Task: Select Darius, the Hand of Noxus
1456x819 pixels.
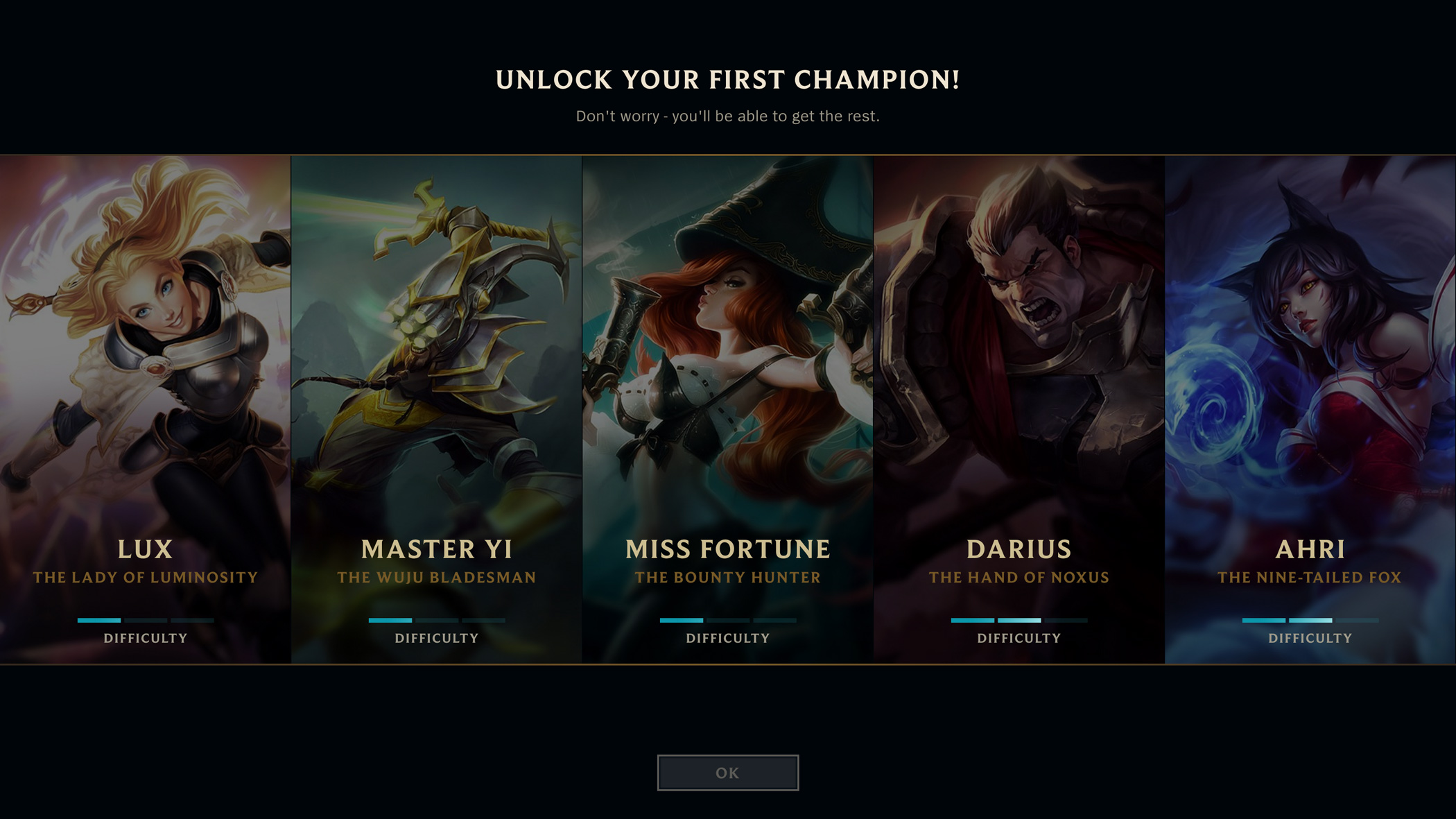Action: 1019,409
